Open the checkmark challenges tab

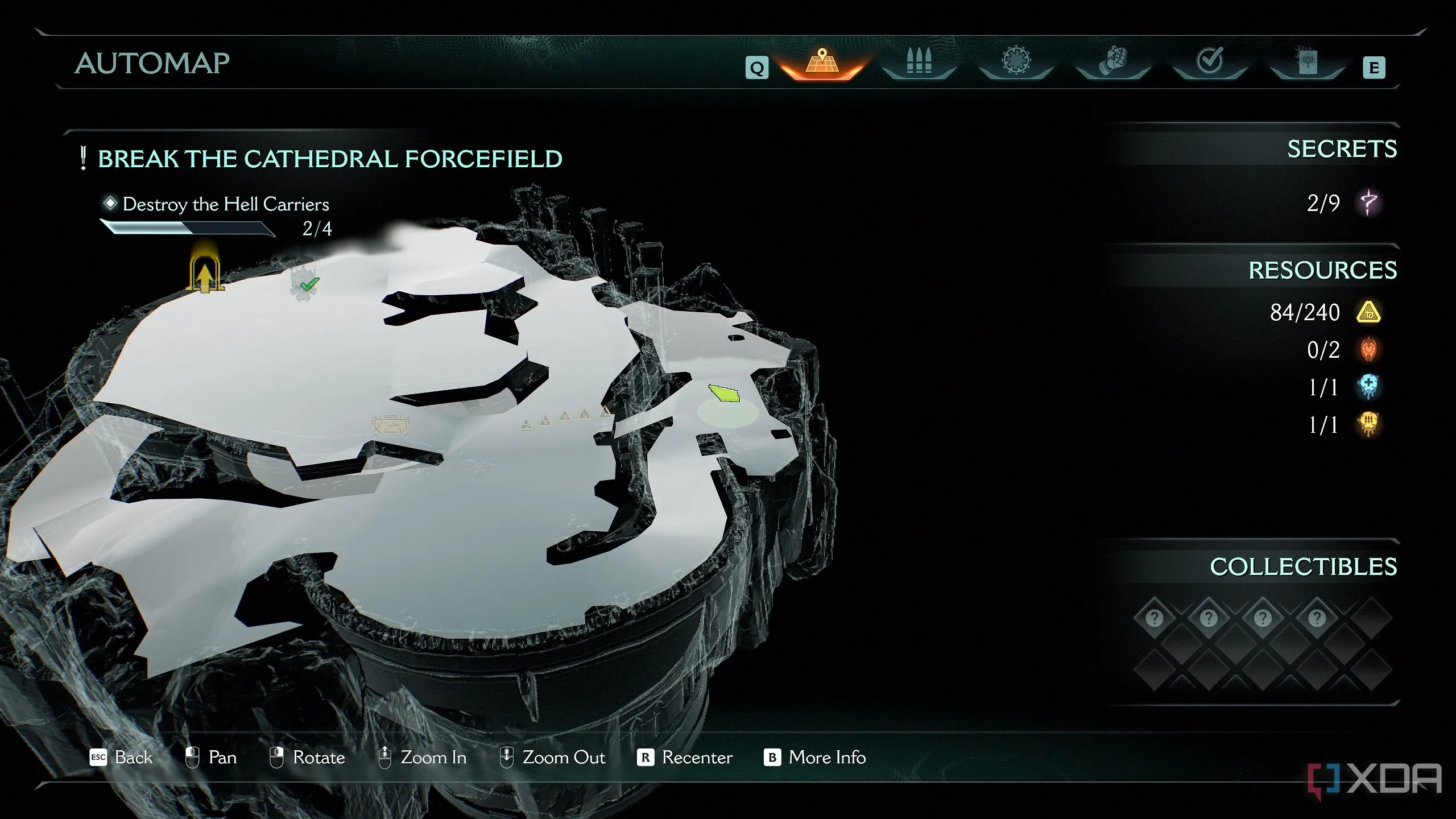point(1209,61)
